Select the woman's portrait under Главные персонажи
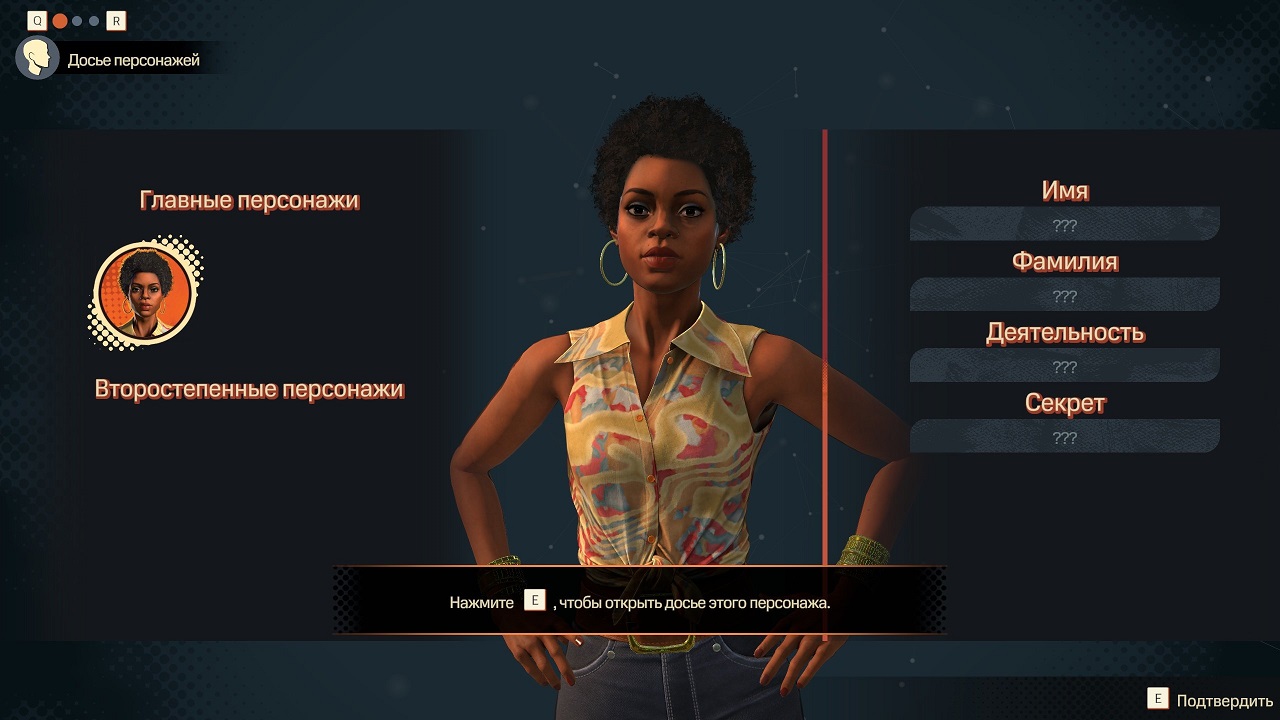Image resolution: width=1280 pixels, height=720 pixels. pos(142,295)
